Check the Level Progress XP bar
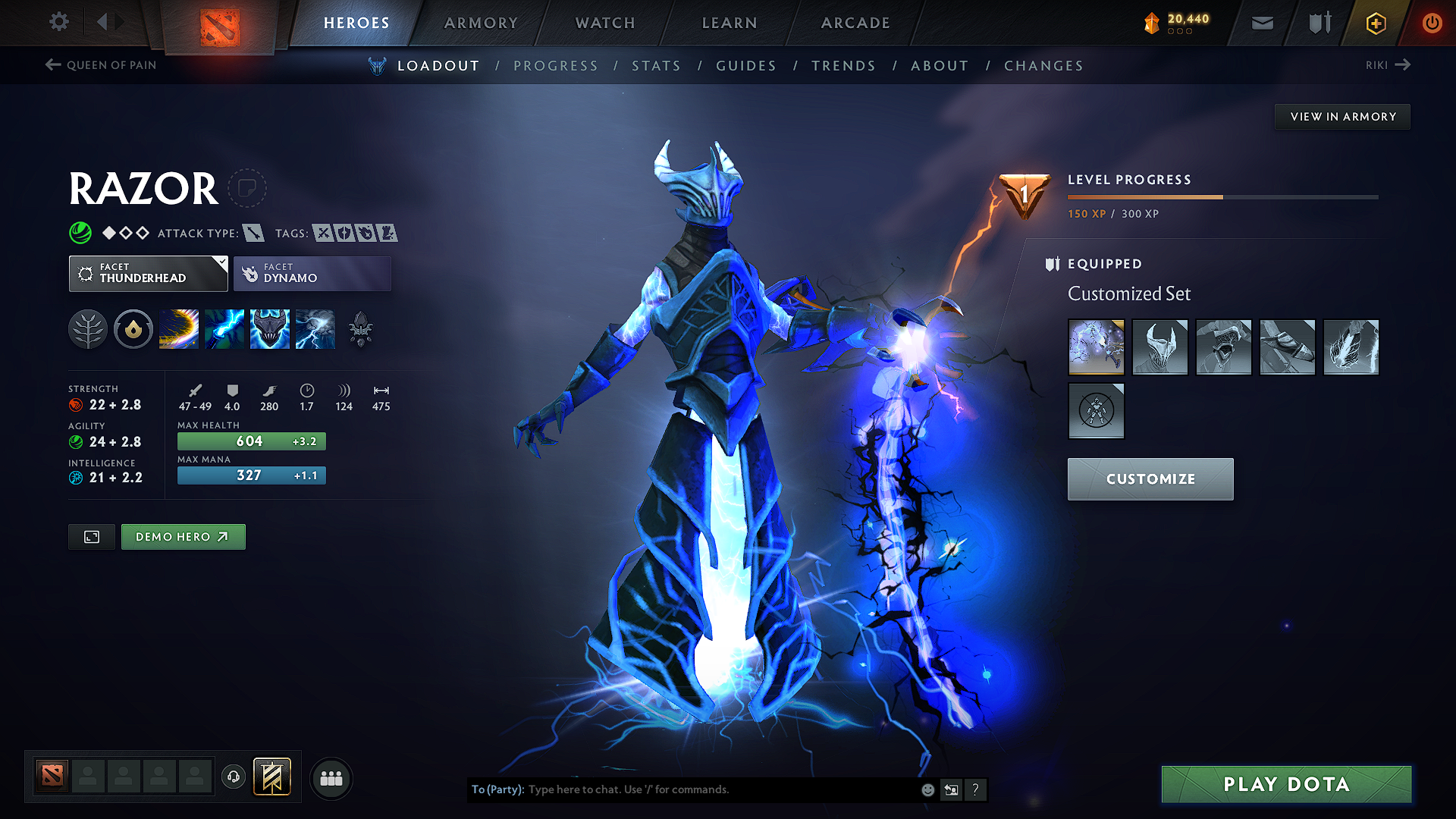This screenshot has height=819, width=1456. pos(1221,196)
